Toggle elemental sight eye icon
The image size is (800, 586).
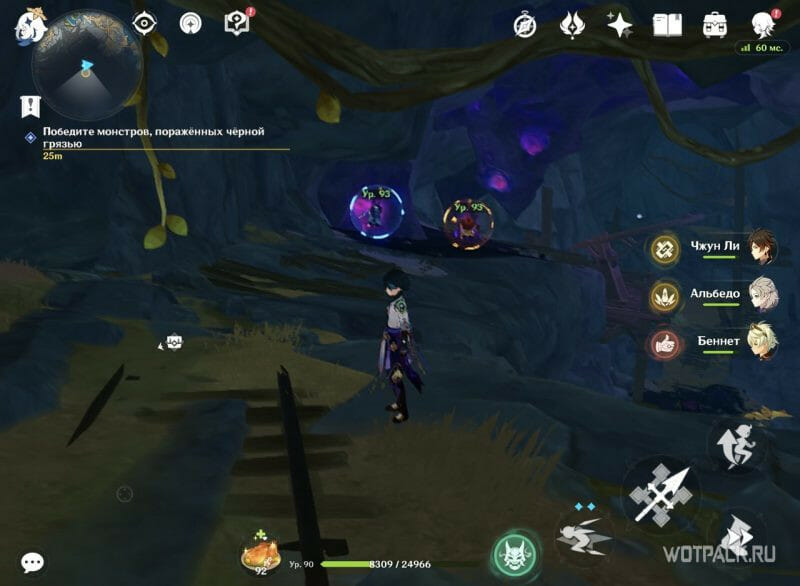point(145,22)
